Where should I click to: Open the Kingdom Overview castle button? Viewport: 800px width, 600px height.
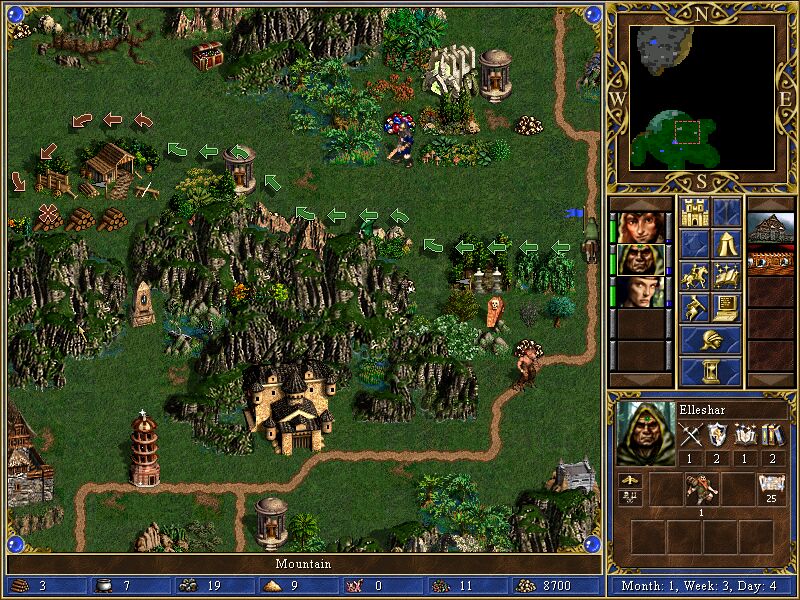tap(694, 213)
